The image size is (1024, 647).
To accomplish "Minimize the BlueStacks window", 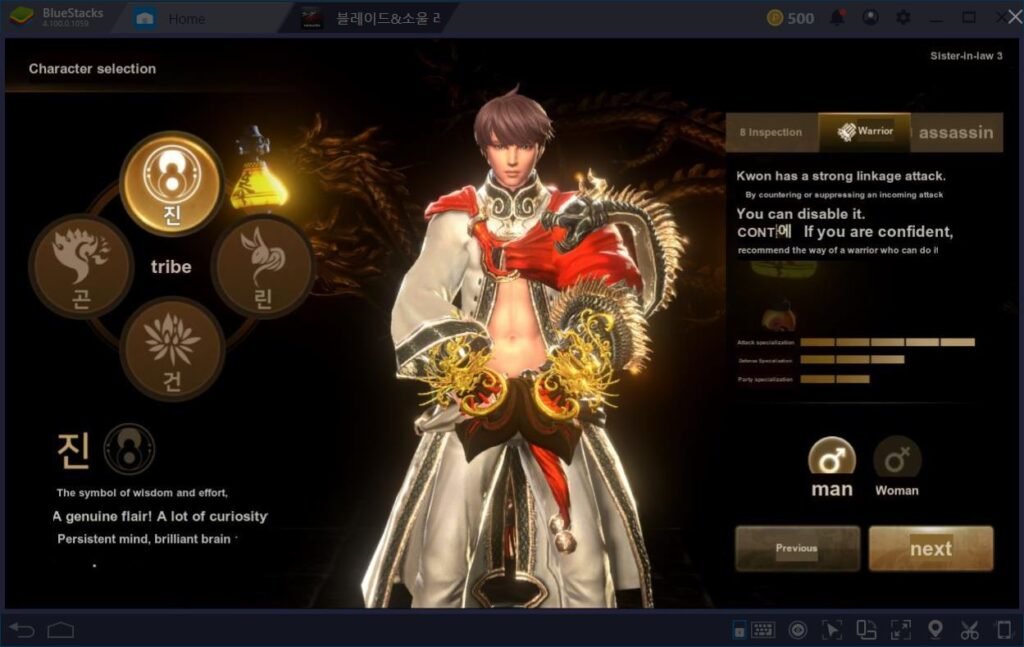I will click(x=936, y=18).
